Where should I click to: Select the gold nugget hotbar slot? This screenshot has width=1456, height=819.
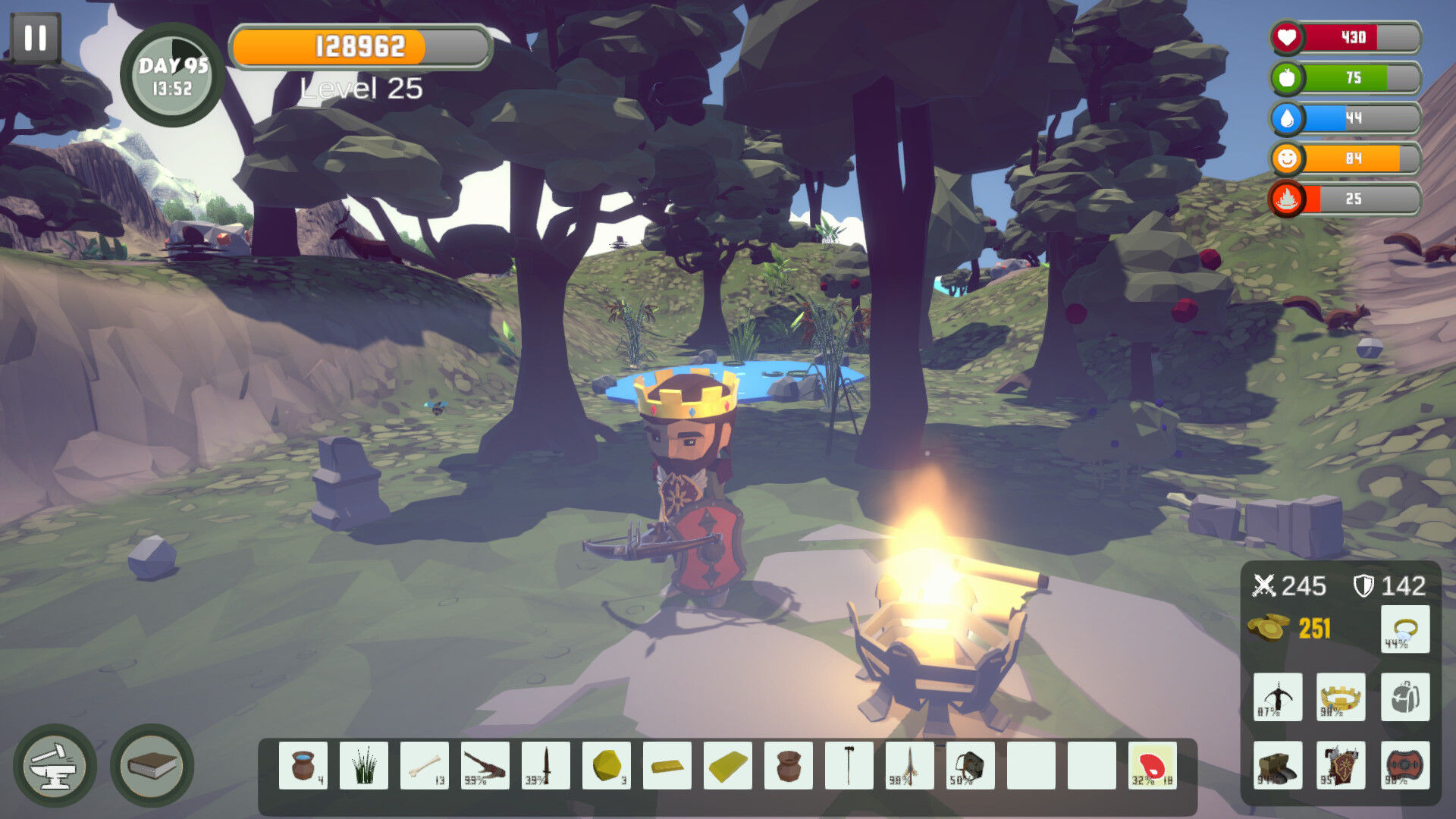tap(607, 764)
